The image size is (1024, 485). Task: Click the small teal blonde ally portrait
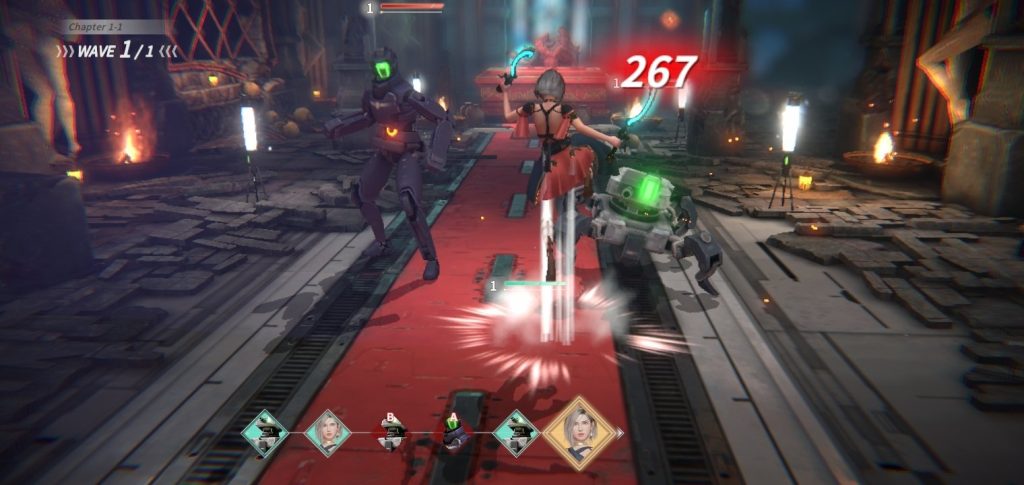pyautogui.click(x=328, y=433)
